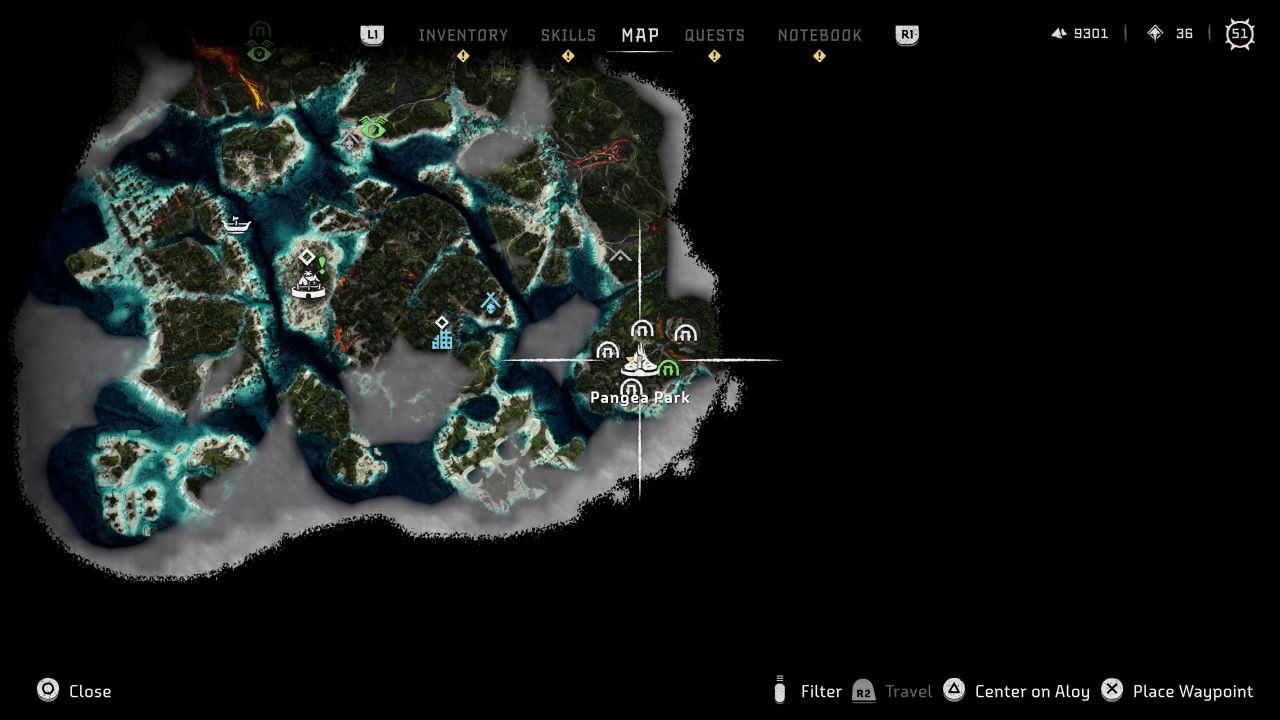This screenshot has height=720, width=1280.
Task: Open the Notebook tab
Action: [819, 35]
